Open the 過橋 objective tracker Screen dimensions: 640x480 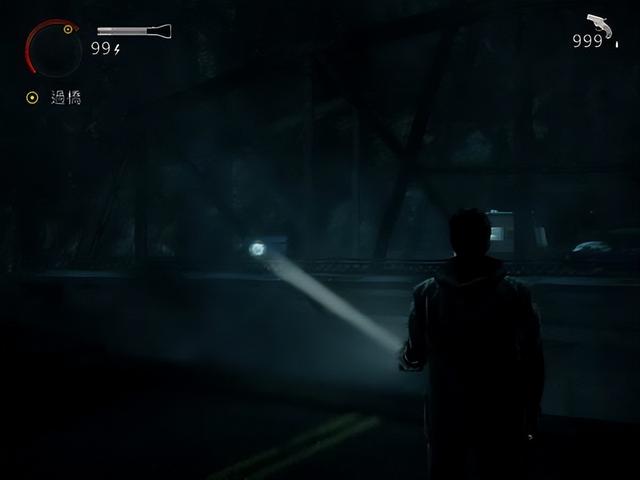[55, 98]
